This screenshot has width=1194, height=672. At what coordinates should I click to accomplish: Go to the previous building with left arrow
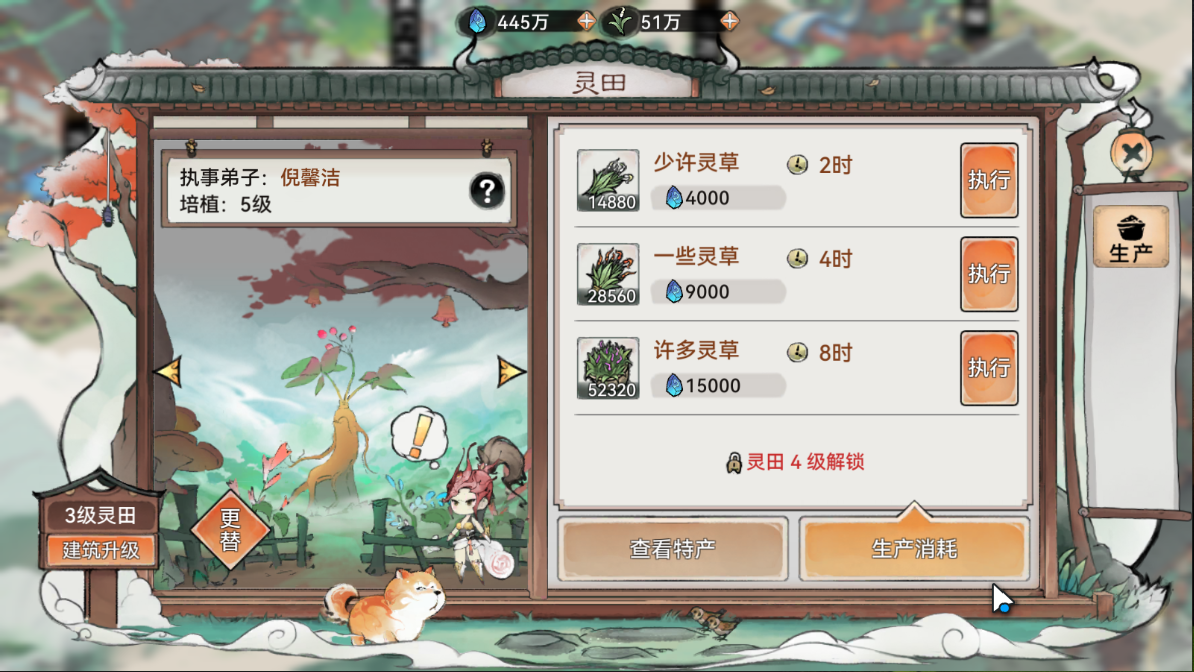pos(167,371)
